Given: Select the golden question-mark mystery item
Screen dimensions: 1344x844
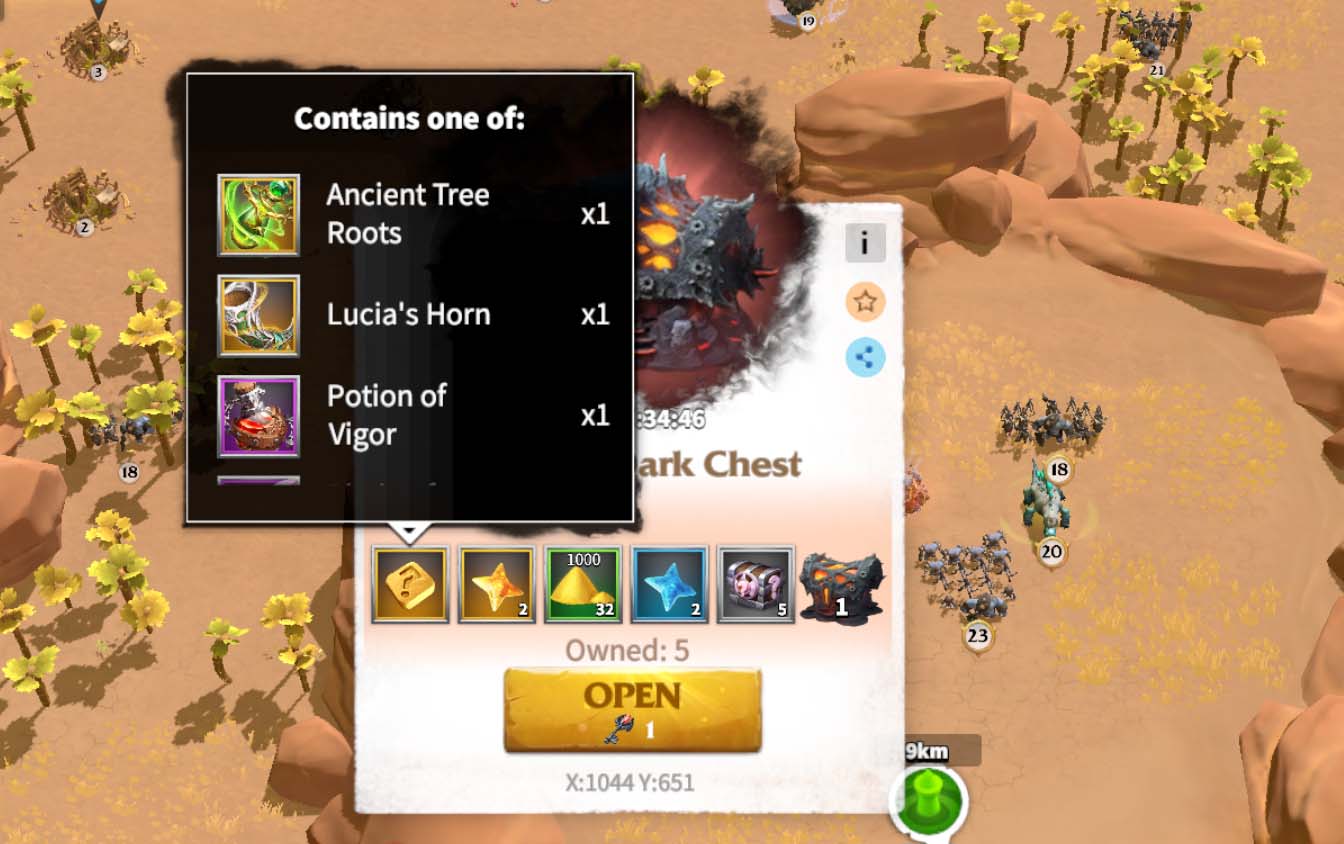Looking at the screenshot, I should pos(410,583).
